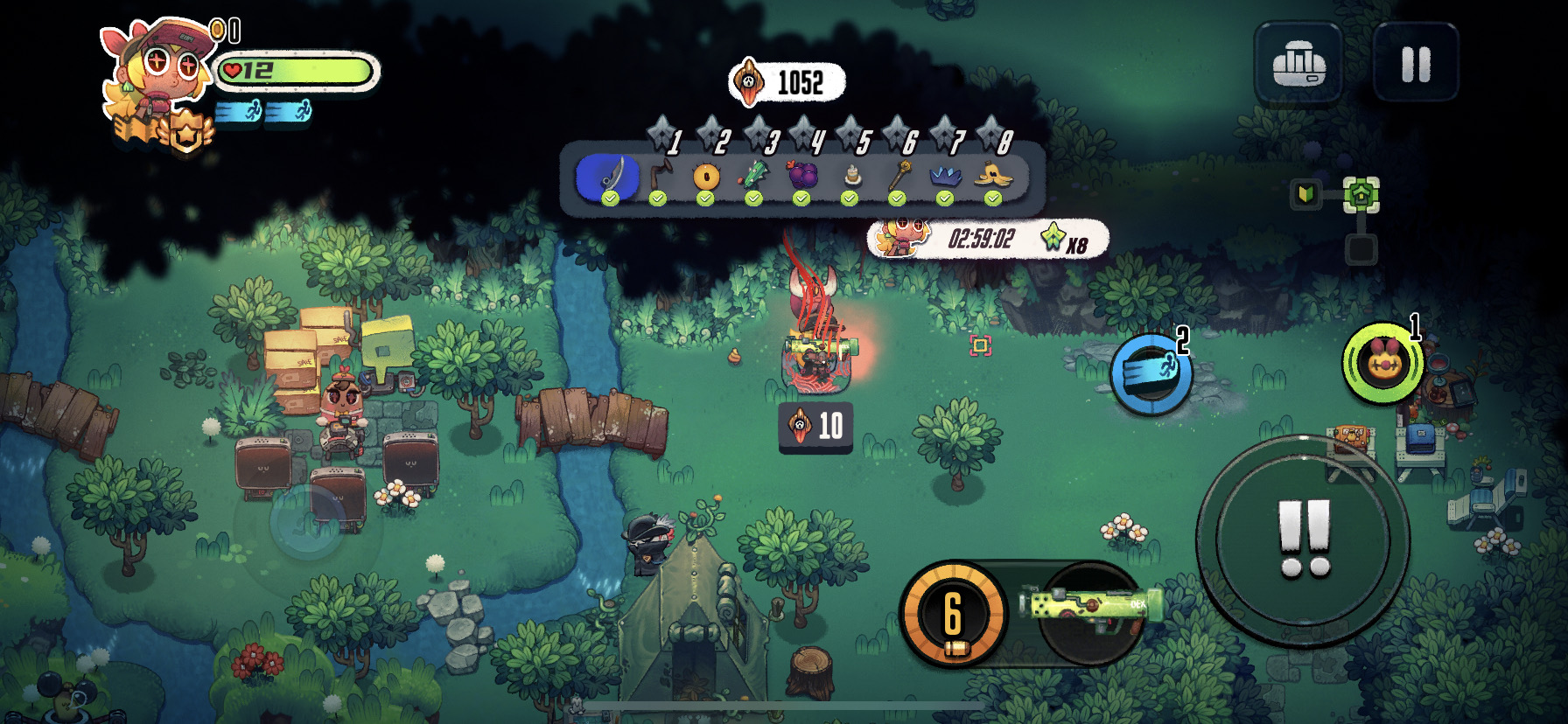Pause the game

click(x=1416, y=64)
